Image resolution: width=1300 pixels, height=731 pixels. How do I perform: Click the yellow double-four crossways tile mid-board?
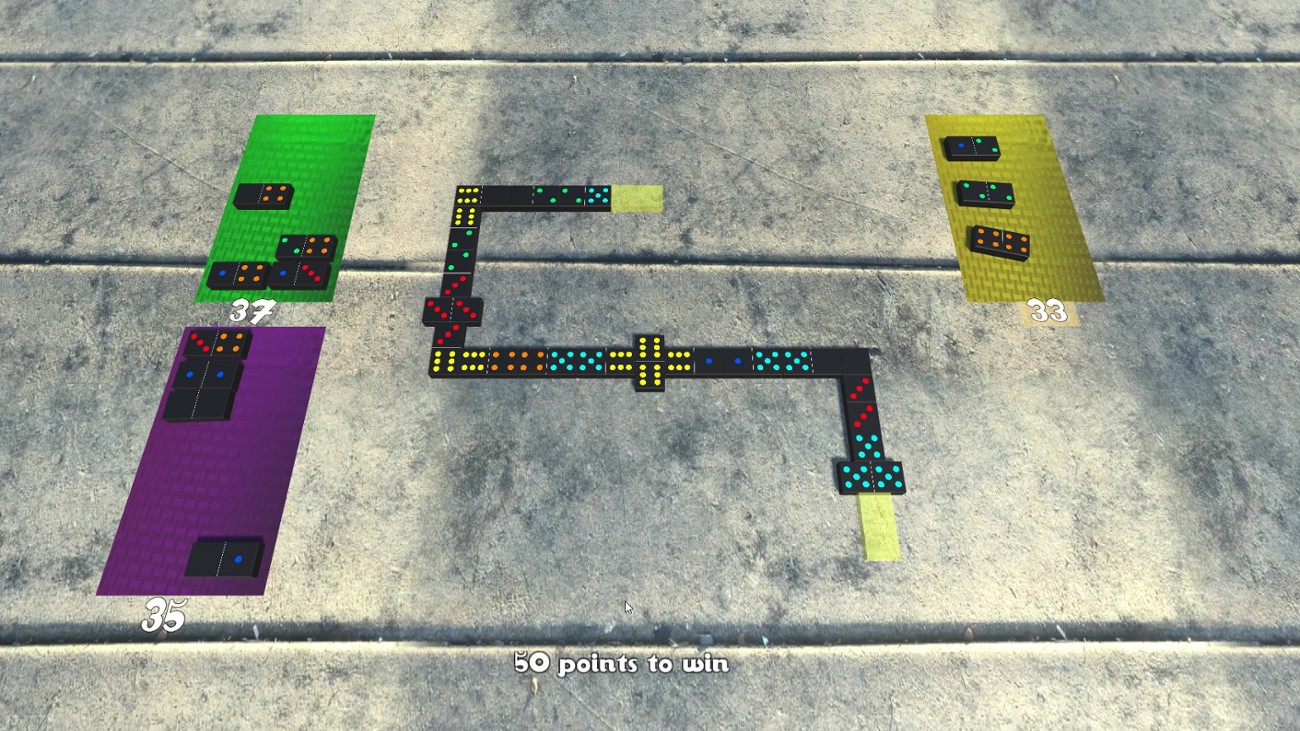click(x=650, y=360)
